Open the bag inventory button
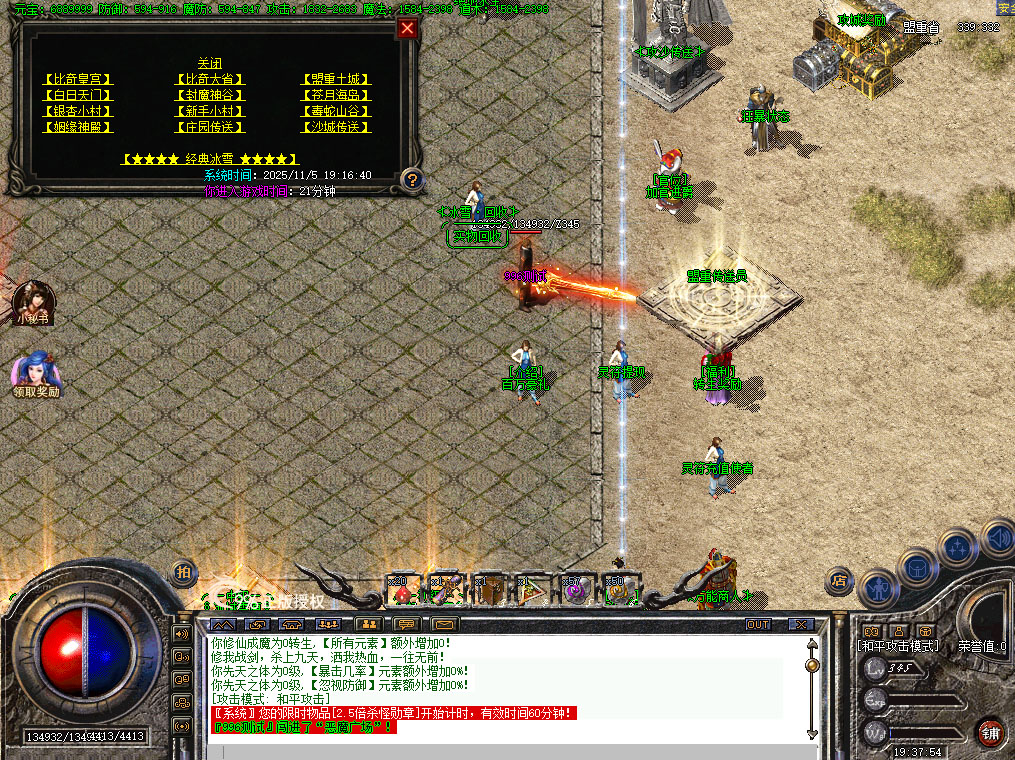 pos(918,568)
